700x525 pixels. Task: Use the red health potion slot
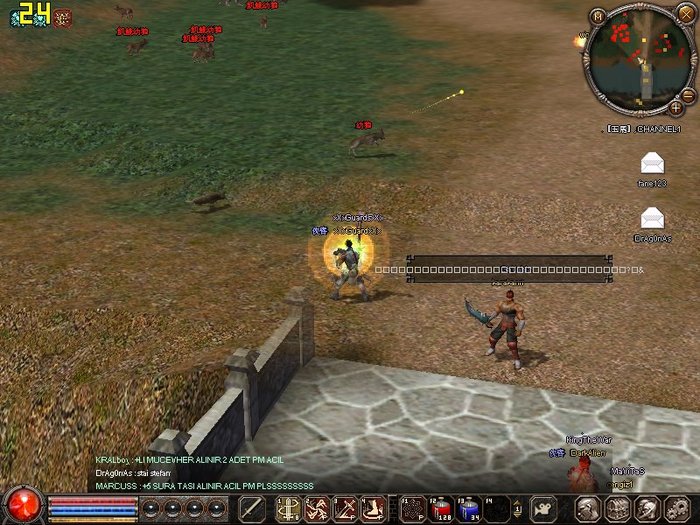click(x=441, y=508)
